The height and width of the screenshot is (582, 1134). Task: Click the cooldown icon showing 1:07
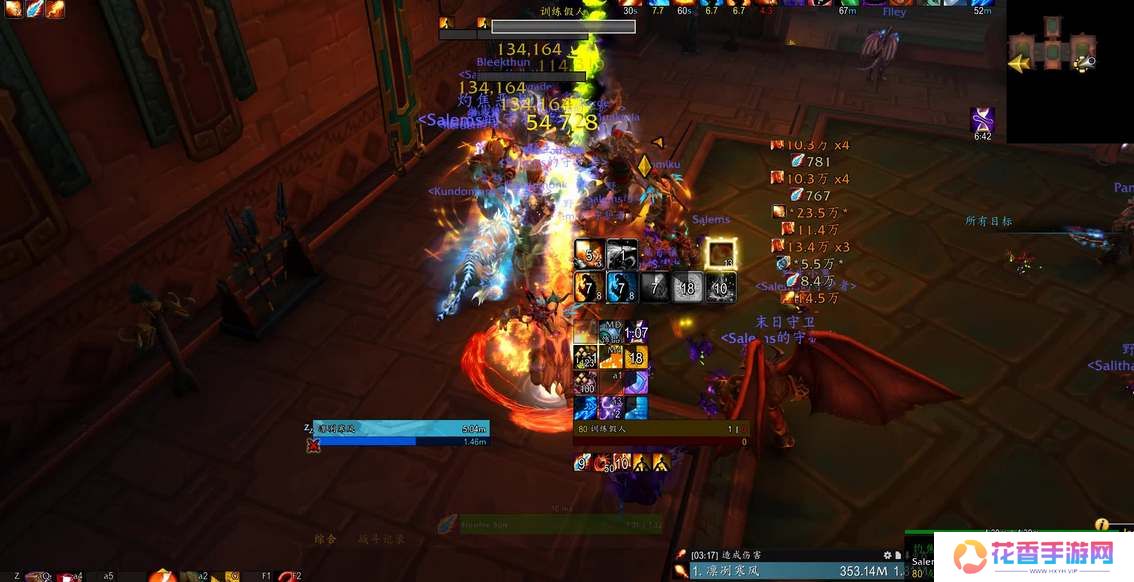636,332
